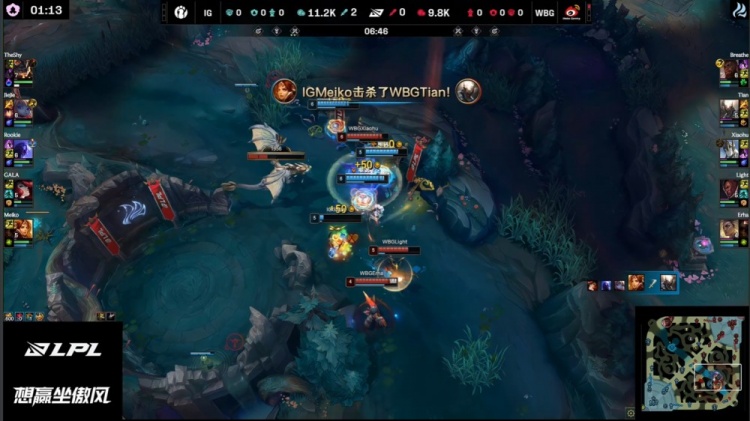Select Breathe's champion portrait
750x421 pixels.
coord(728,70)
